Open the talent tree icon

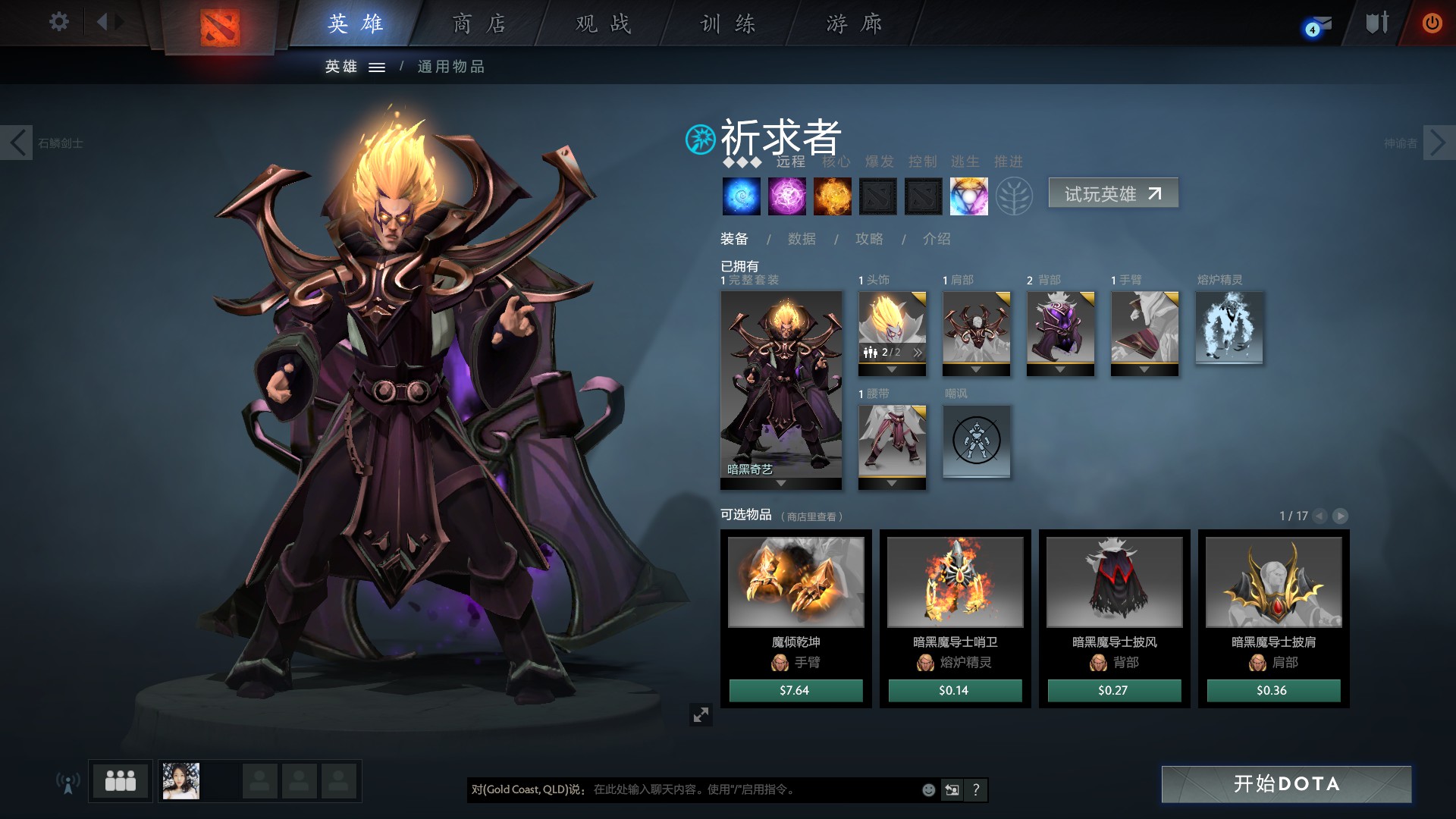click(x=1015, y=196)
